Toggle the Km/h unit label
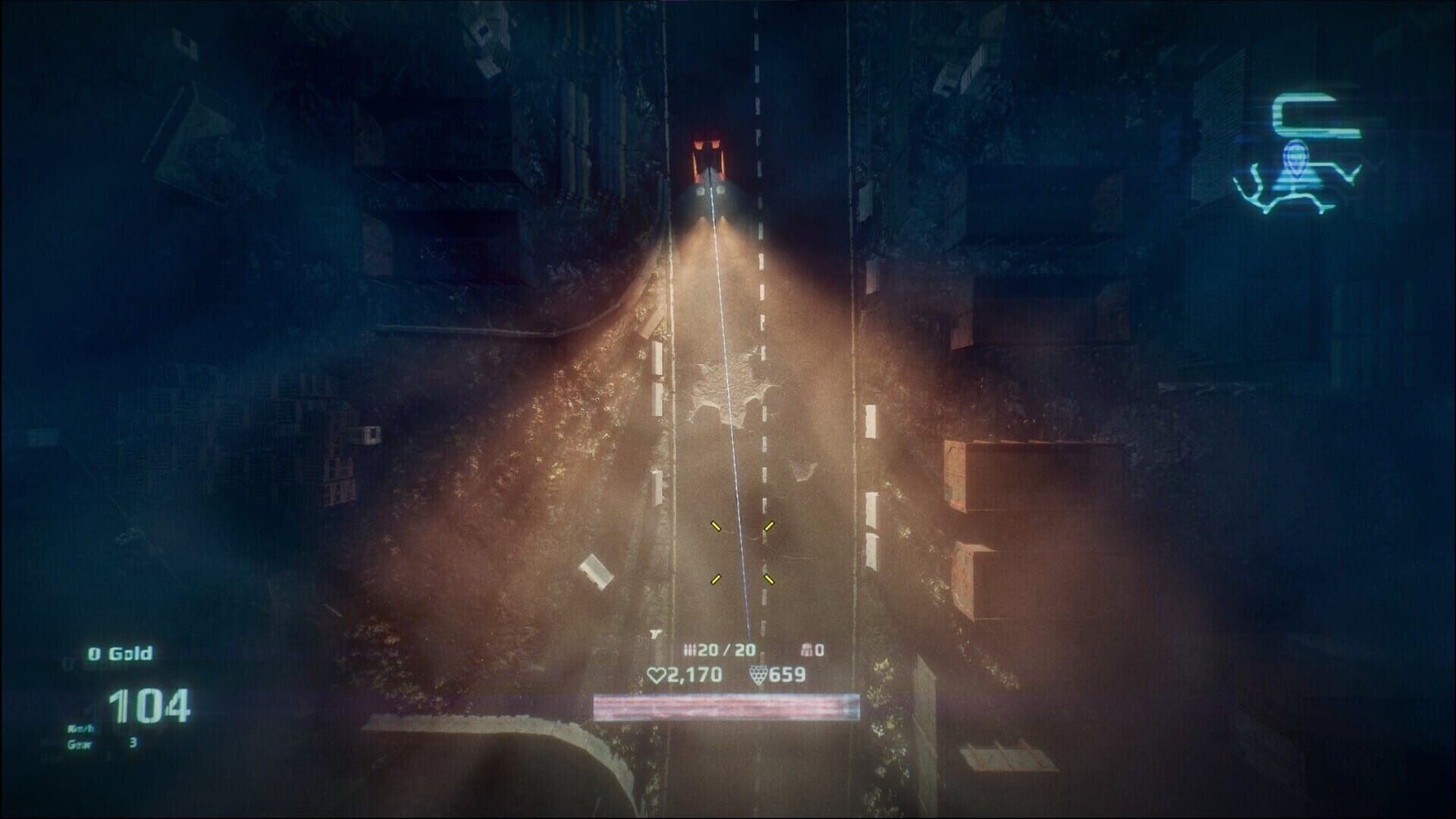This screenshot has width=1456, height=819. (81, 729)
